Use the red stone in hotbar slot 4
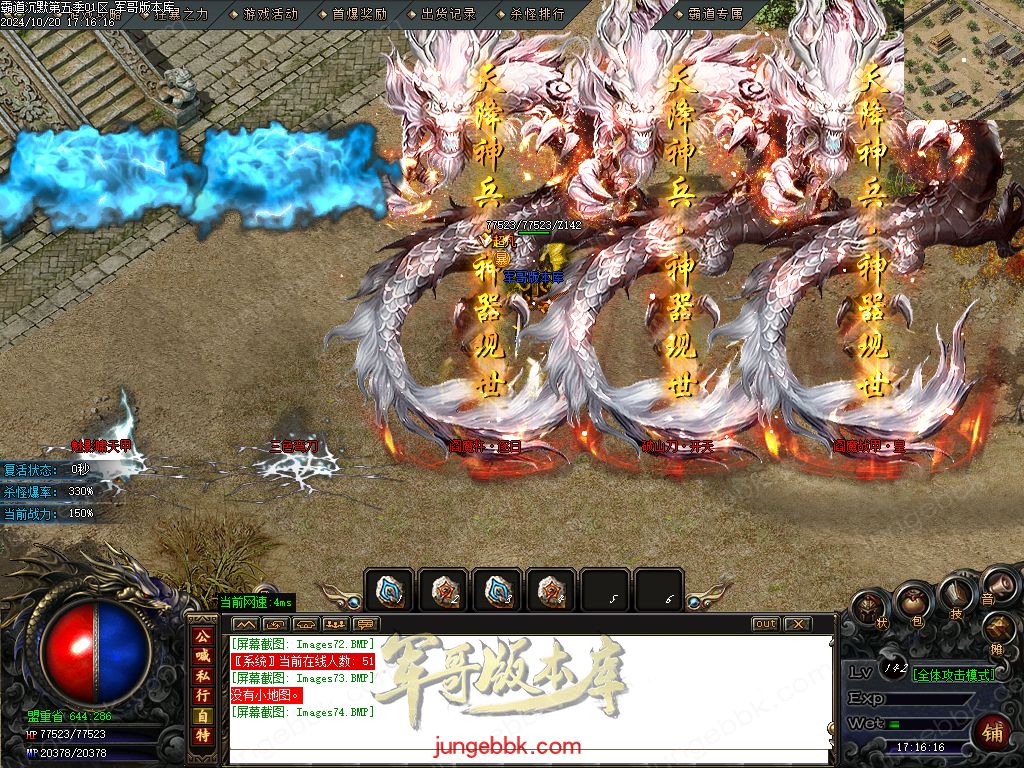 550,591
